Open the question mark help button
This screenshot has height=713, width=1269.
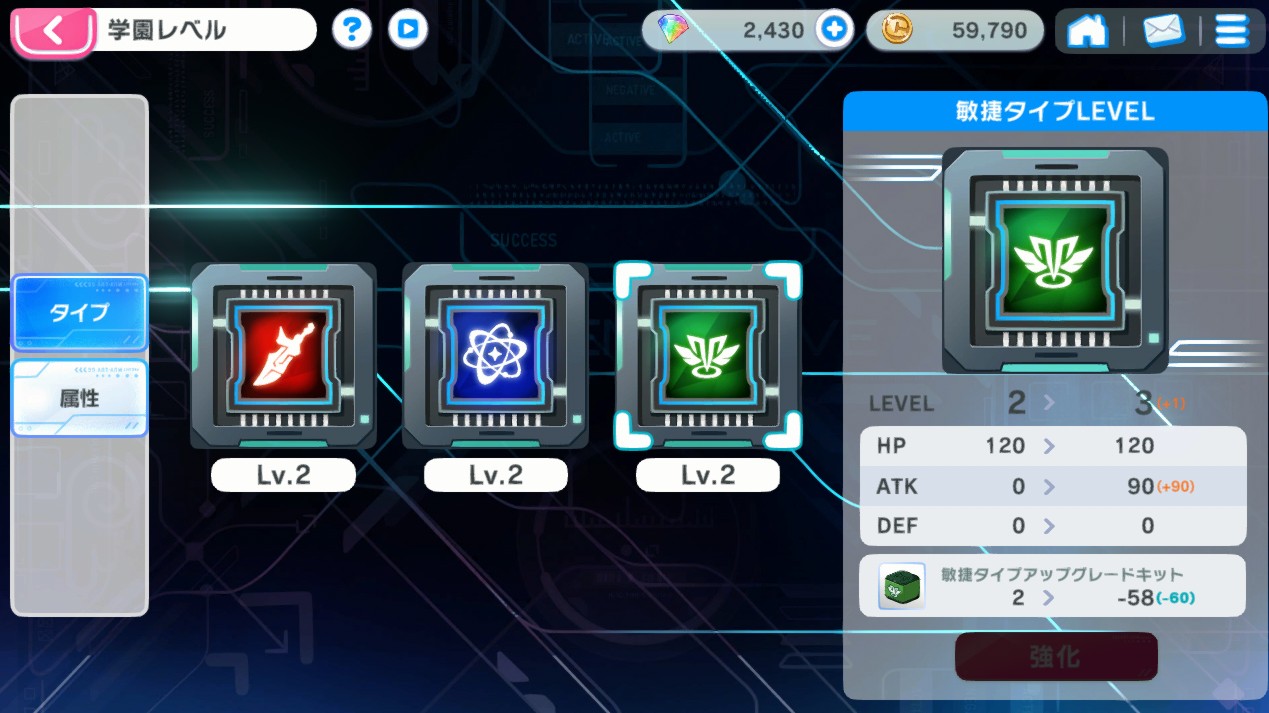(351, 30)
